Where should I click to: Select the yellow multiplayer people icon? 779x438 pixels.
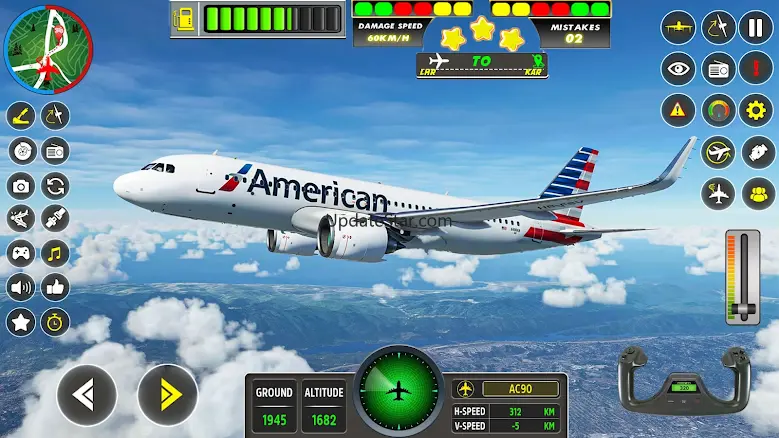(757, 193)
